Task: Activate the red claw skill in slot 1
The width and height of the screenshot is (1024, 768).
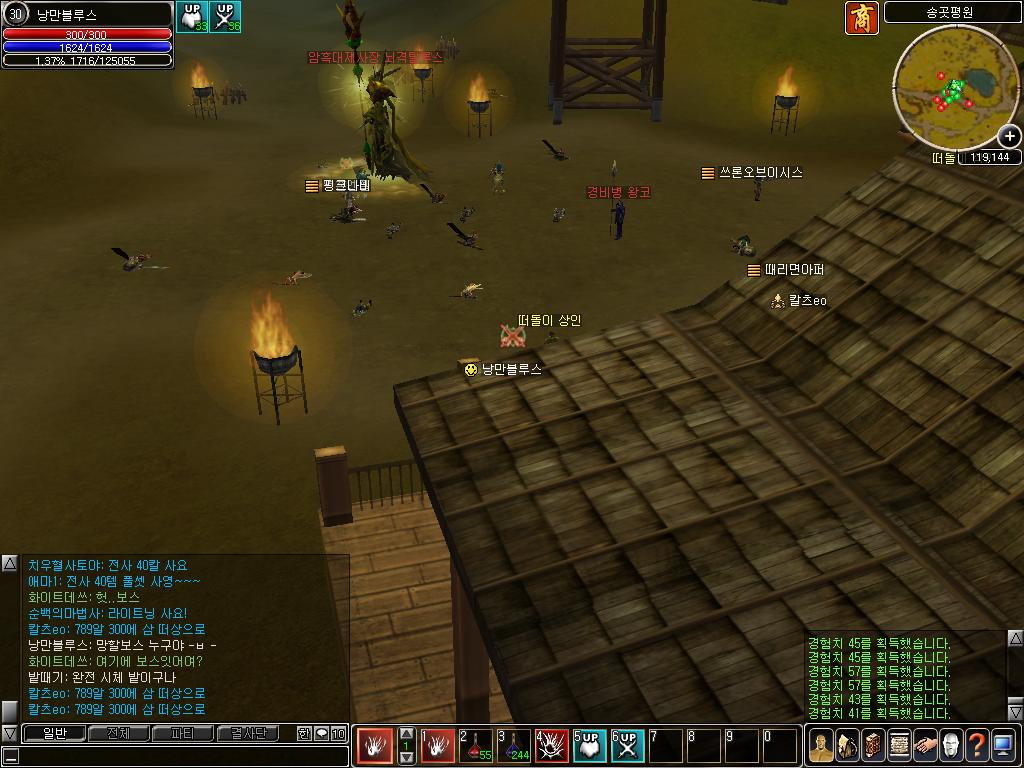Action: point(438,745)
